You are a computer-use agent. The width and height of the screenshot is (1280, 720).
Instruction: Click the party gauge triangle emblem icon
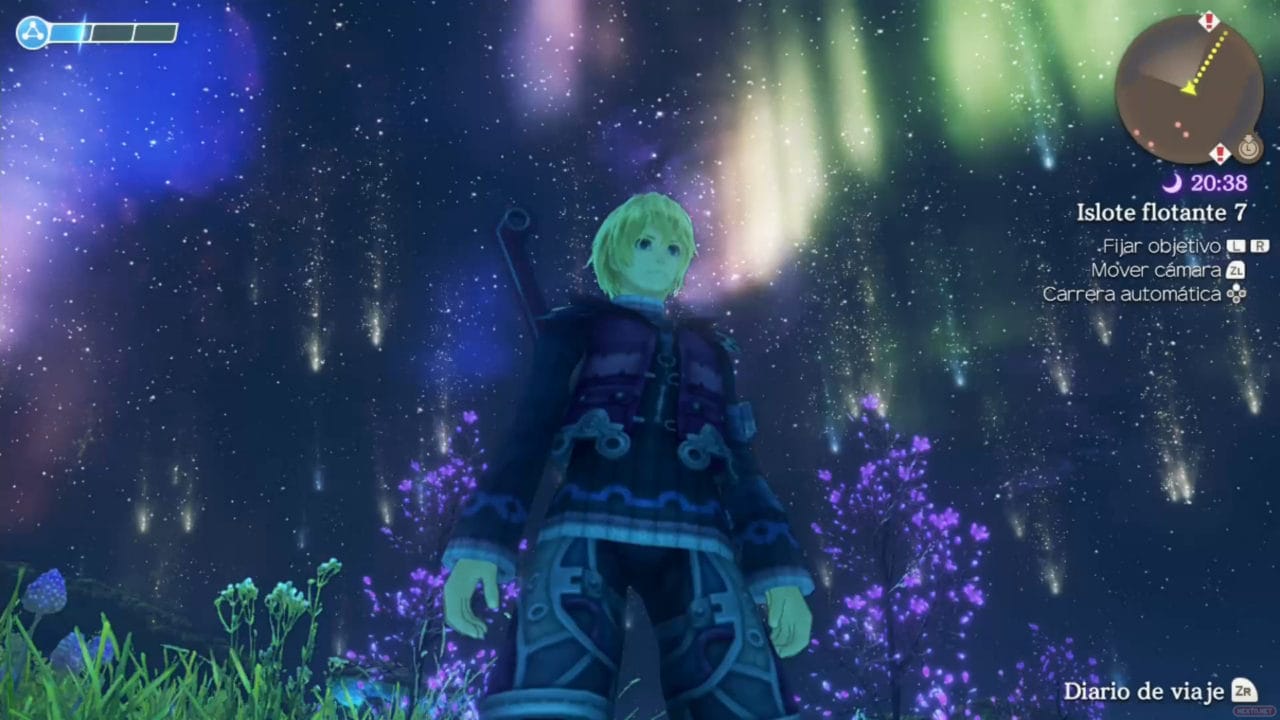(x=32, y=32)
